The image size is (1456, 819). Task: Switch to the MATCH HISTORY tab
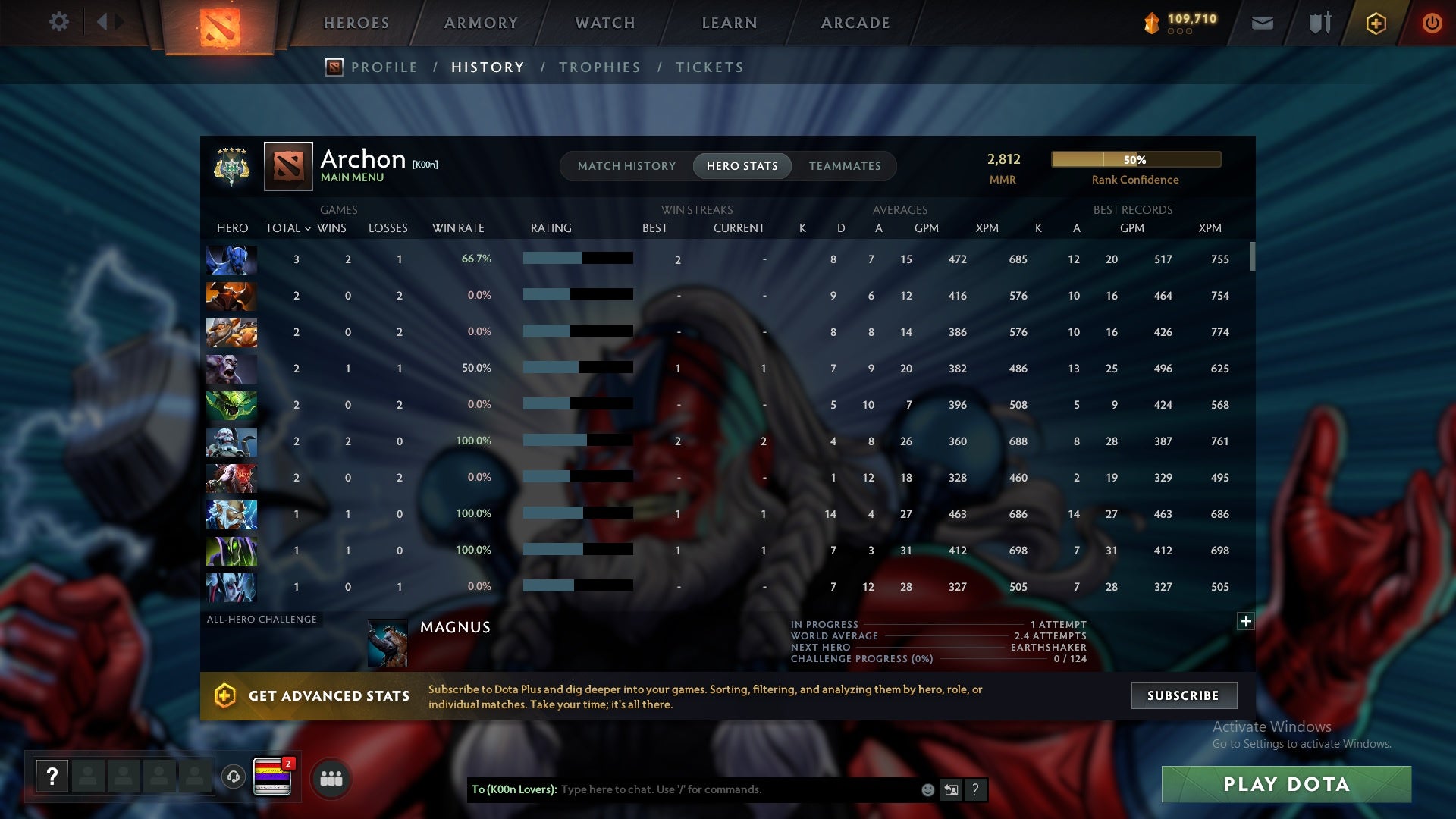(626, 165)
